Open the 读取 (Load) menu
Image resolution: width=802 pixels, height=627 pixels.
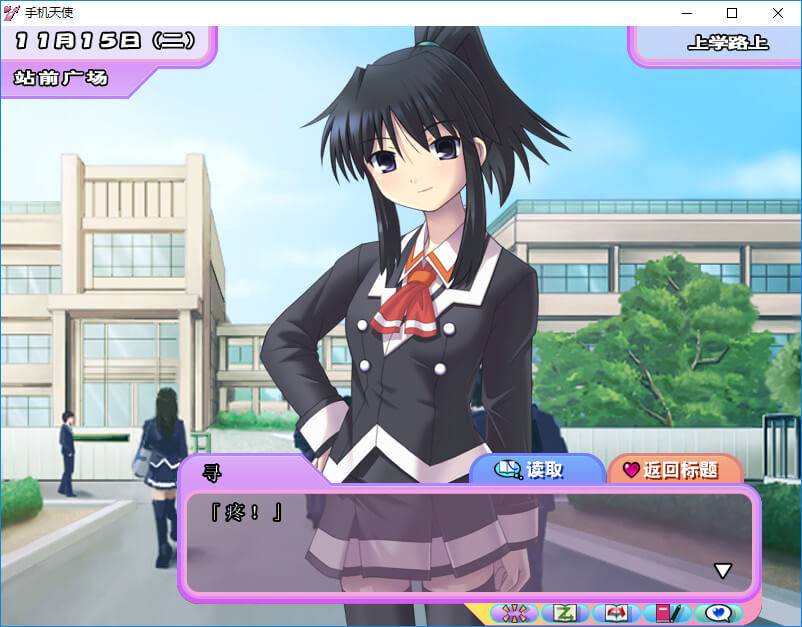pyautogui.click(x=535, y=469)
